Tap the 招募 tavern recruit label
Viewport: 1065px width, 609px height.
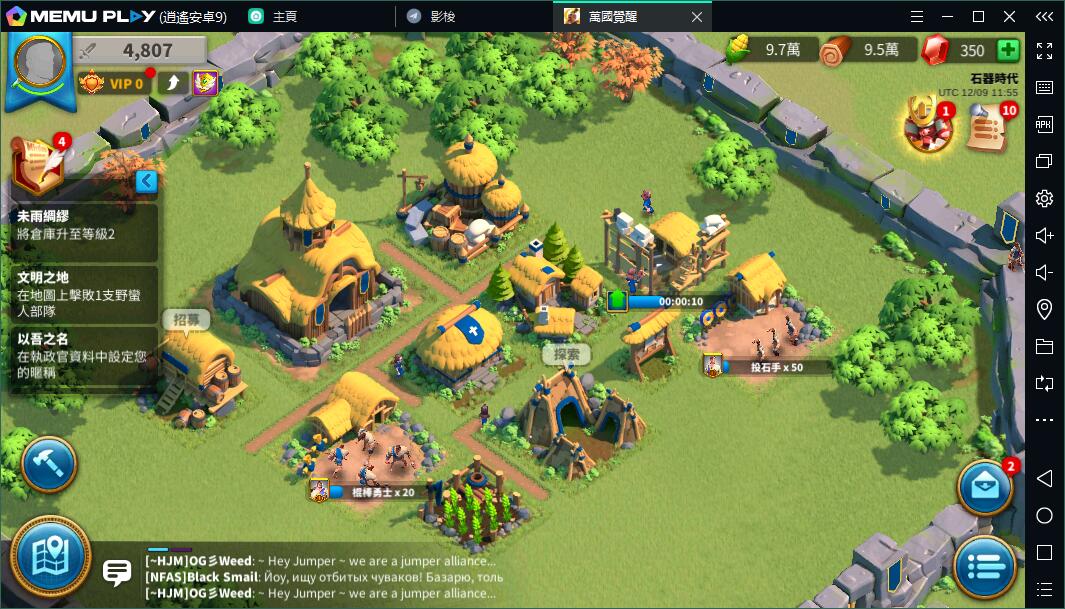click(x=186, y=320)
